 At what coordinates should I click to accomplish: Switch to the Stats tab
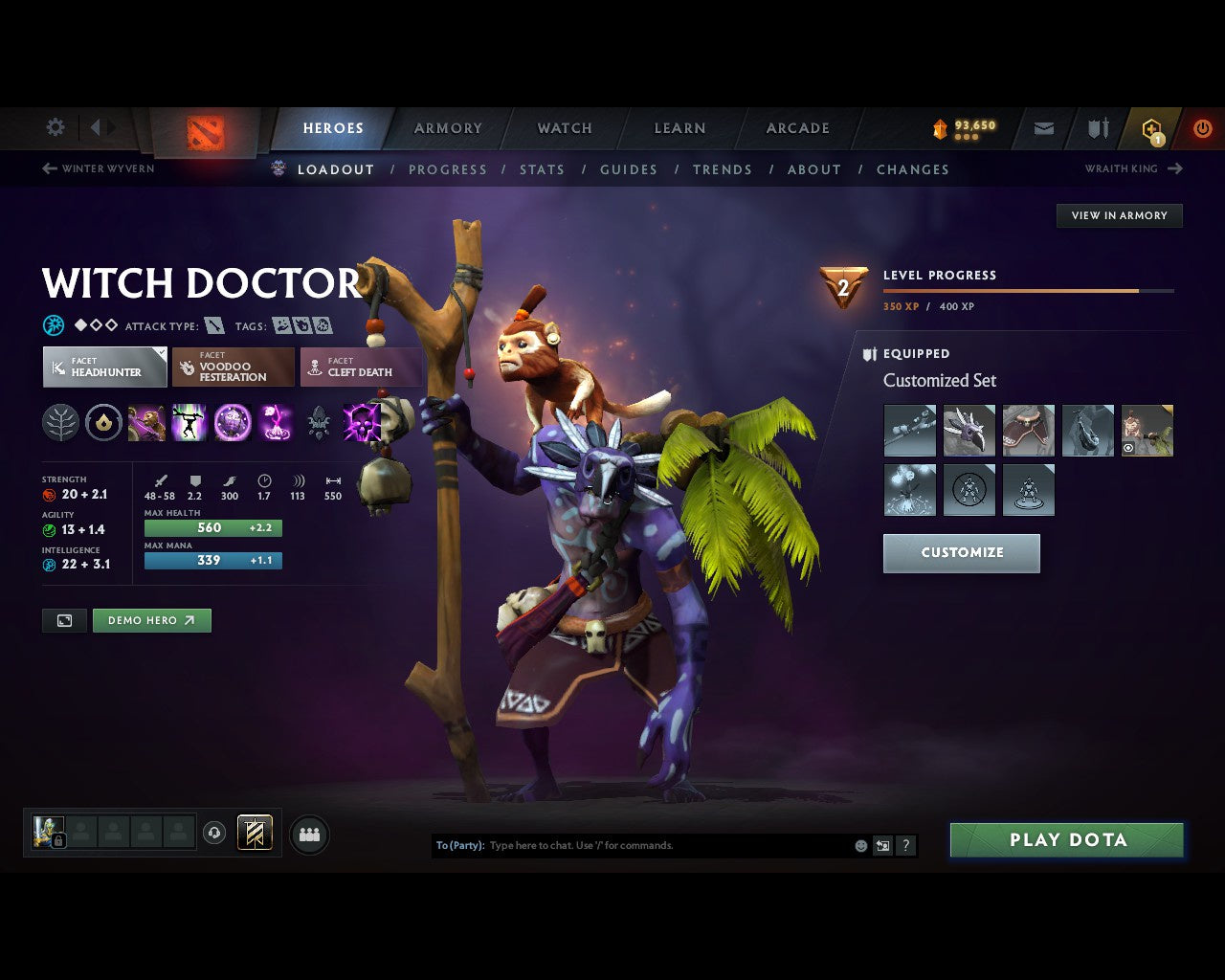[x=542, y=169]
